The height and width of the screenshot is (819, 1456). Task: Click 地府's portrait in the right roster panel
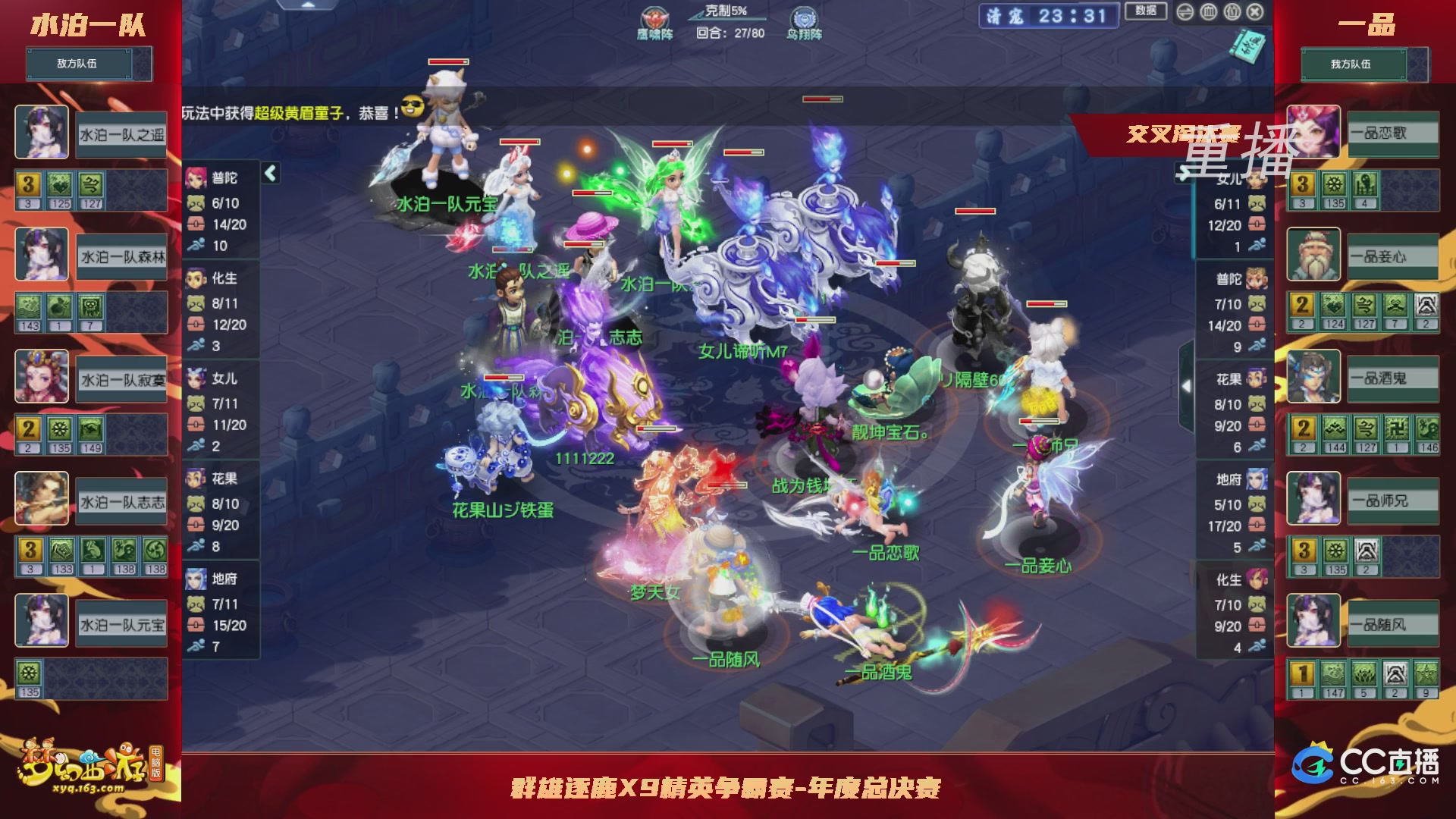1257,480
